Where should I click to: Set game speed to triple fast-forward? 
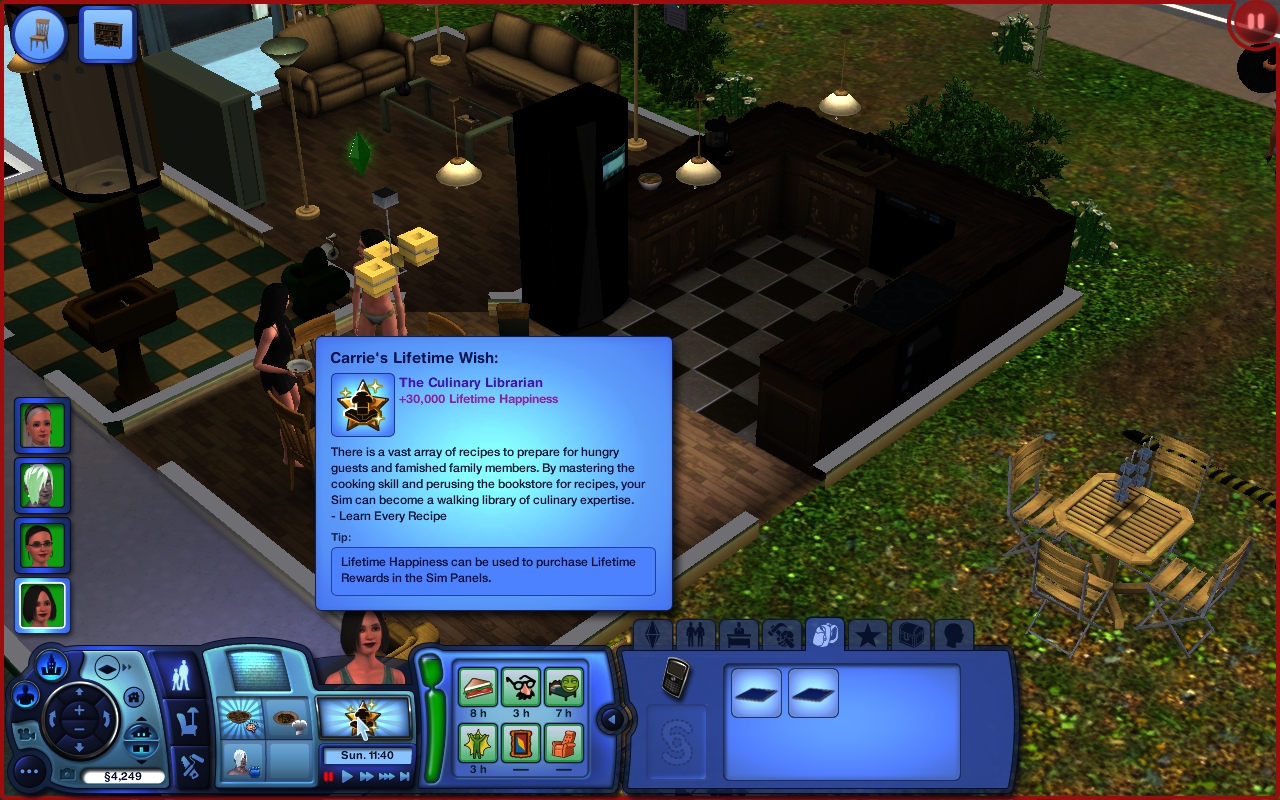(x=386, y=776)
